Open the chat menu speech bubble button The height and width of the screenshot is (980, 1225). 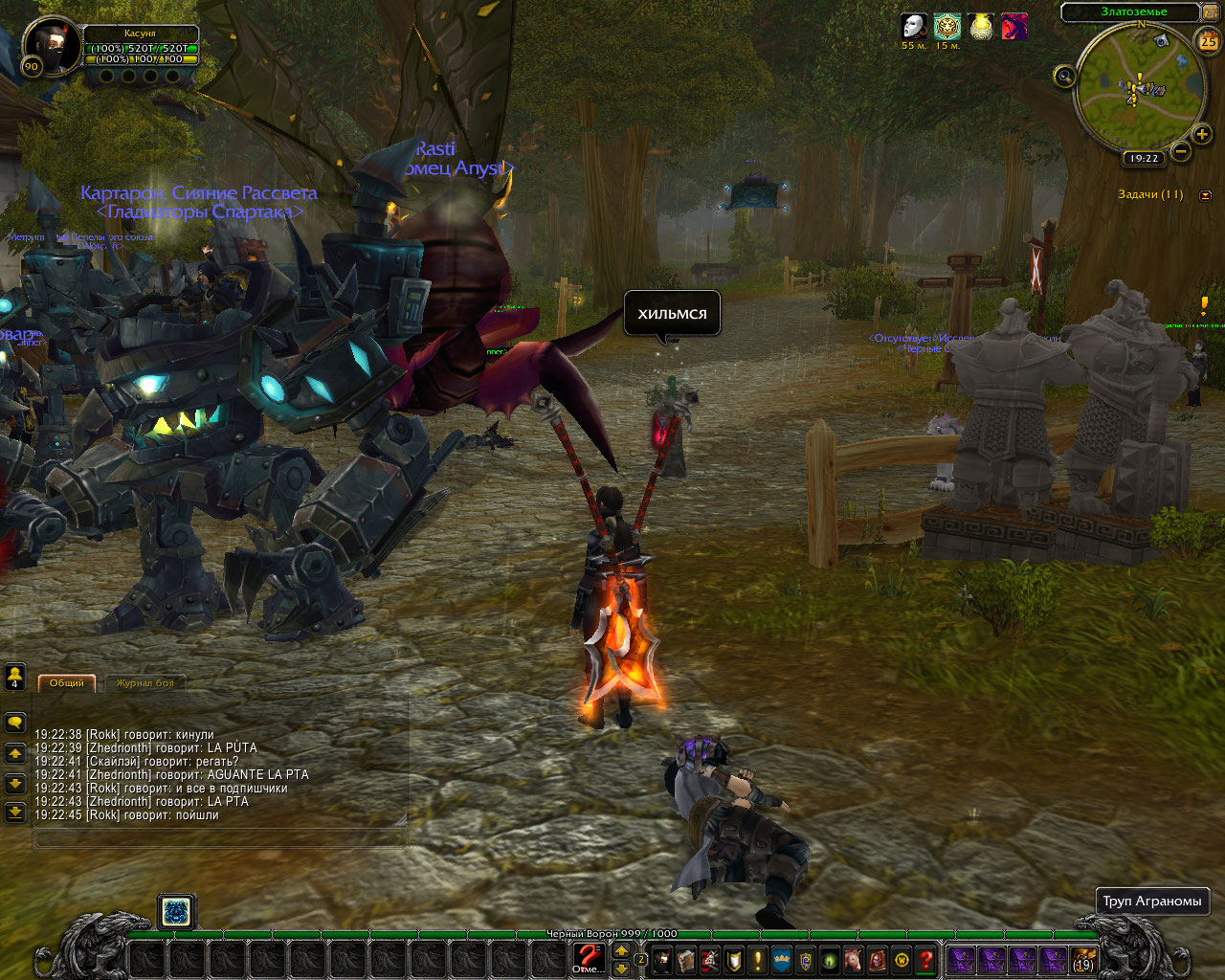coord(15,723)
